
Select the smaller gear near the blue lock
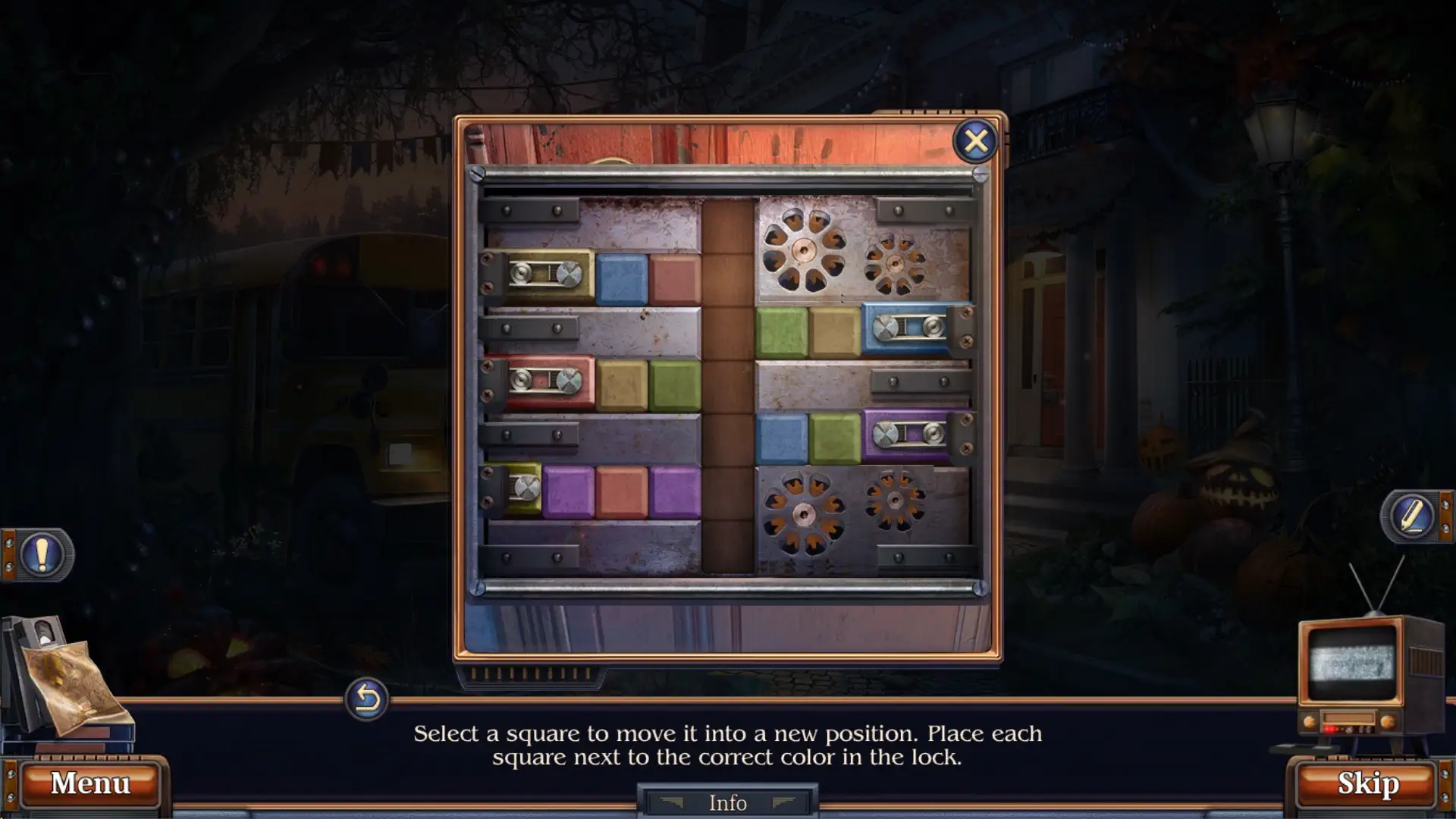[895, 264]
